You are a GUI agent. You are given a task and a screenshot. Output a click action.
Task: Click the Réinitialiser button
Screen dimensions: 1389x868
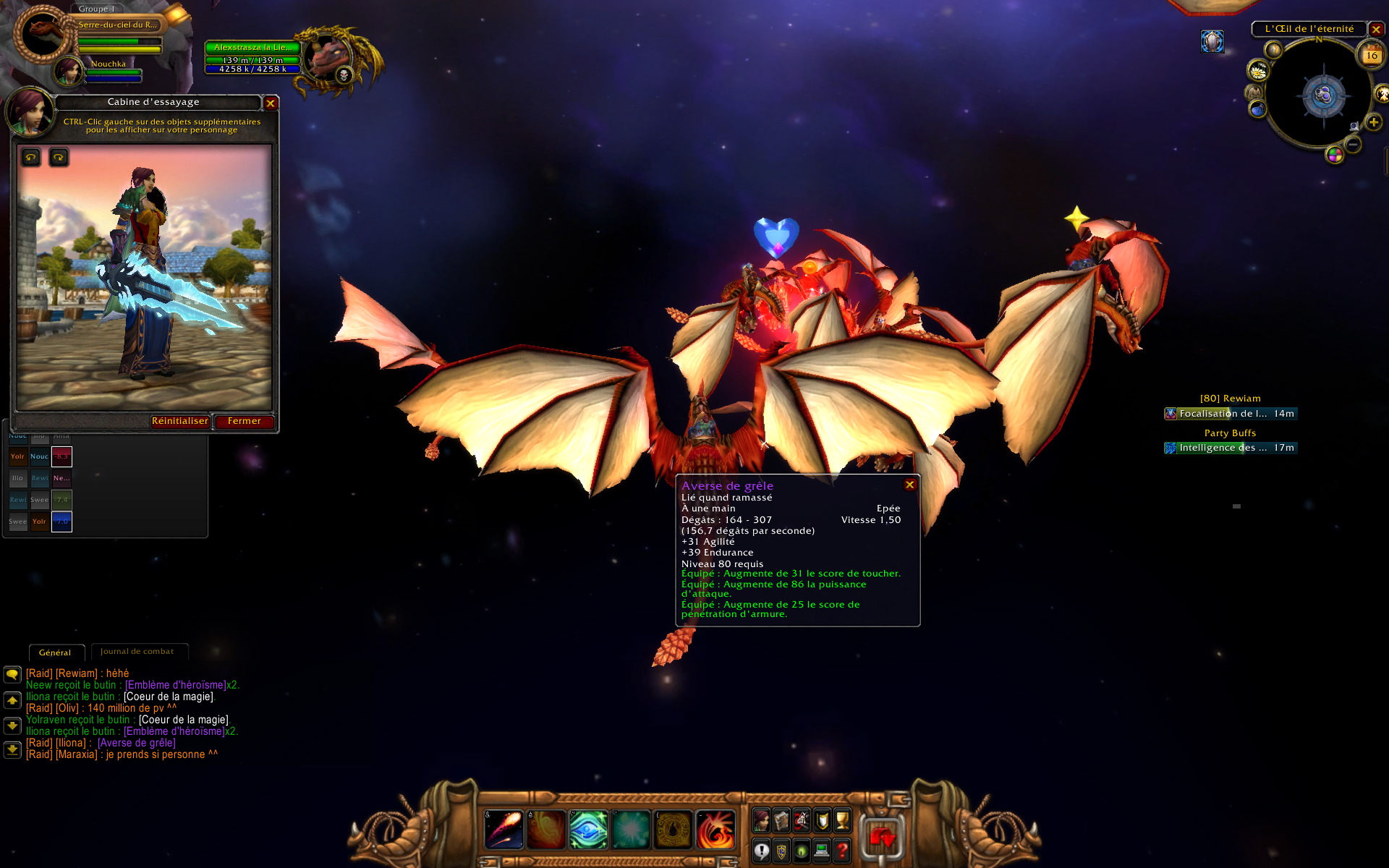point(180,421)
